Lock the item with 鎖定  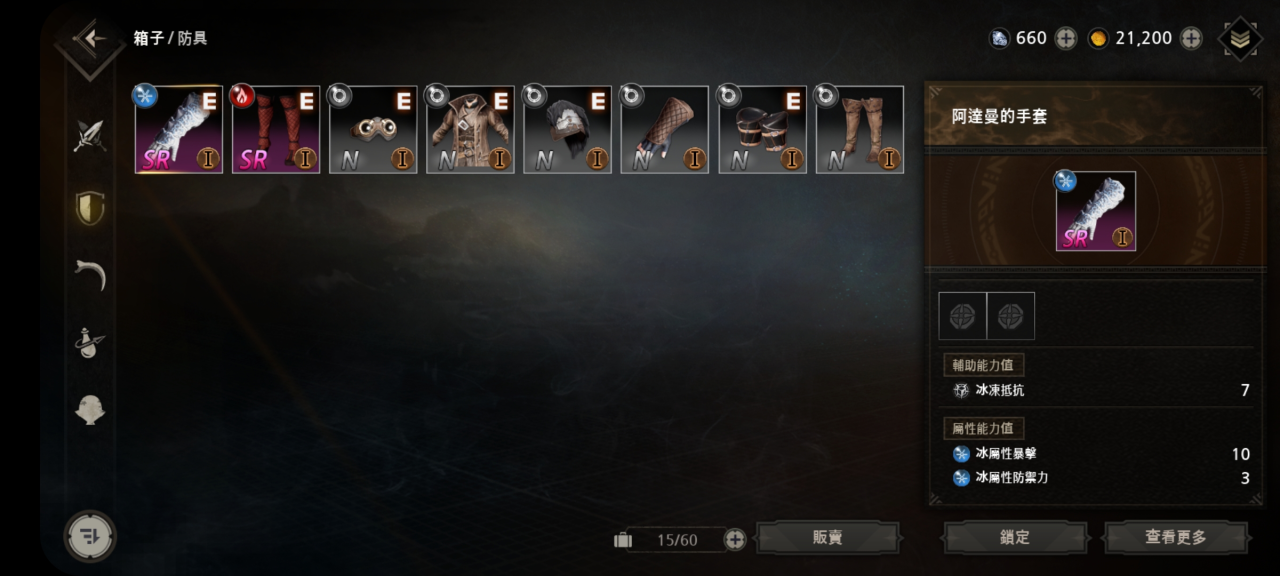pyautogui.click(x=1015, y=538)
